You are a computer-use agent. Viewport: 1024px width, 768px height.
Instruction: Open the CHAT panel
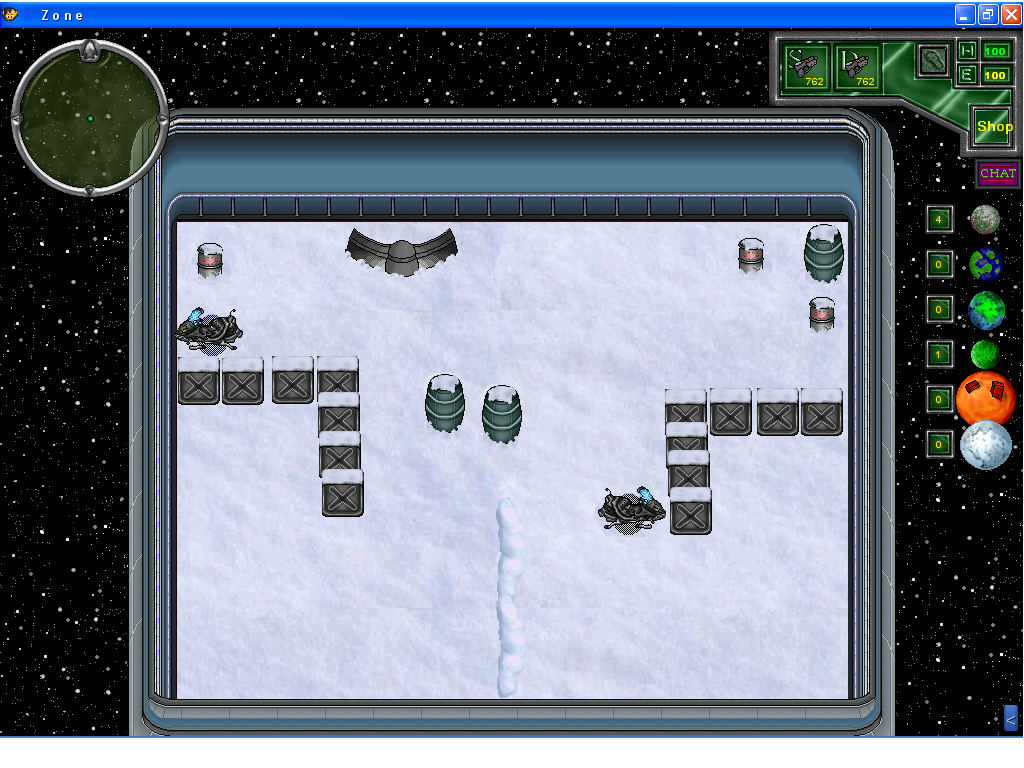pos(997,174)
